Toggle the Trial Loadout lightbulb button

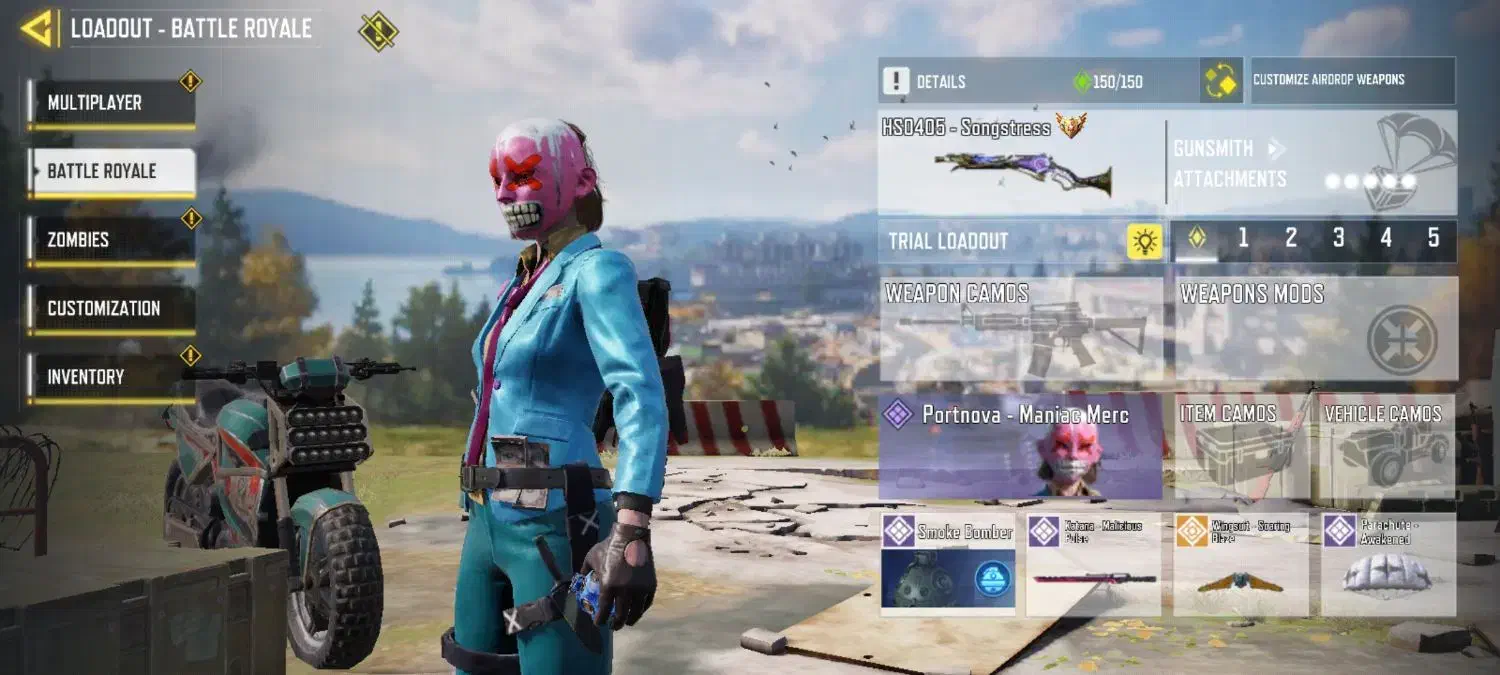[1144, 241]
